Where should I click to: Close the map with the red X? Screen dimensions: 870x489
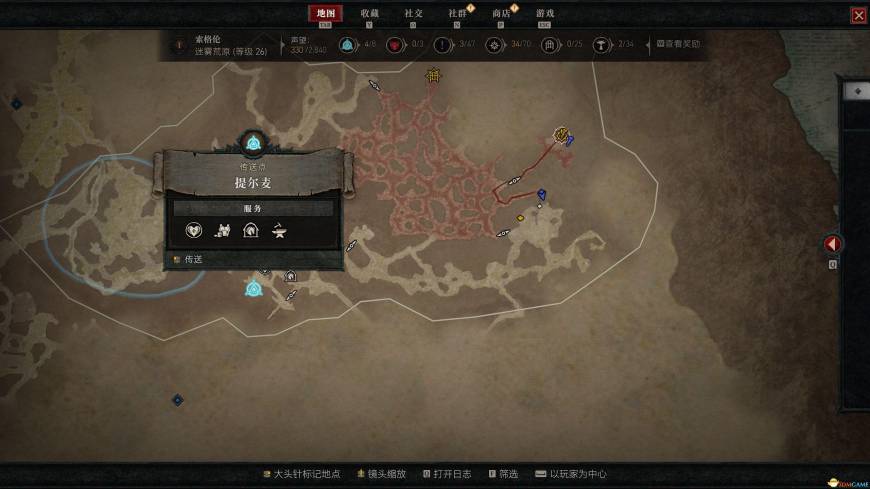(x=858, y=15)
